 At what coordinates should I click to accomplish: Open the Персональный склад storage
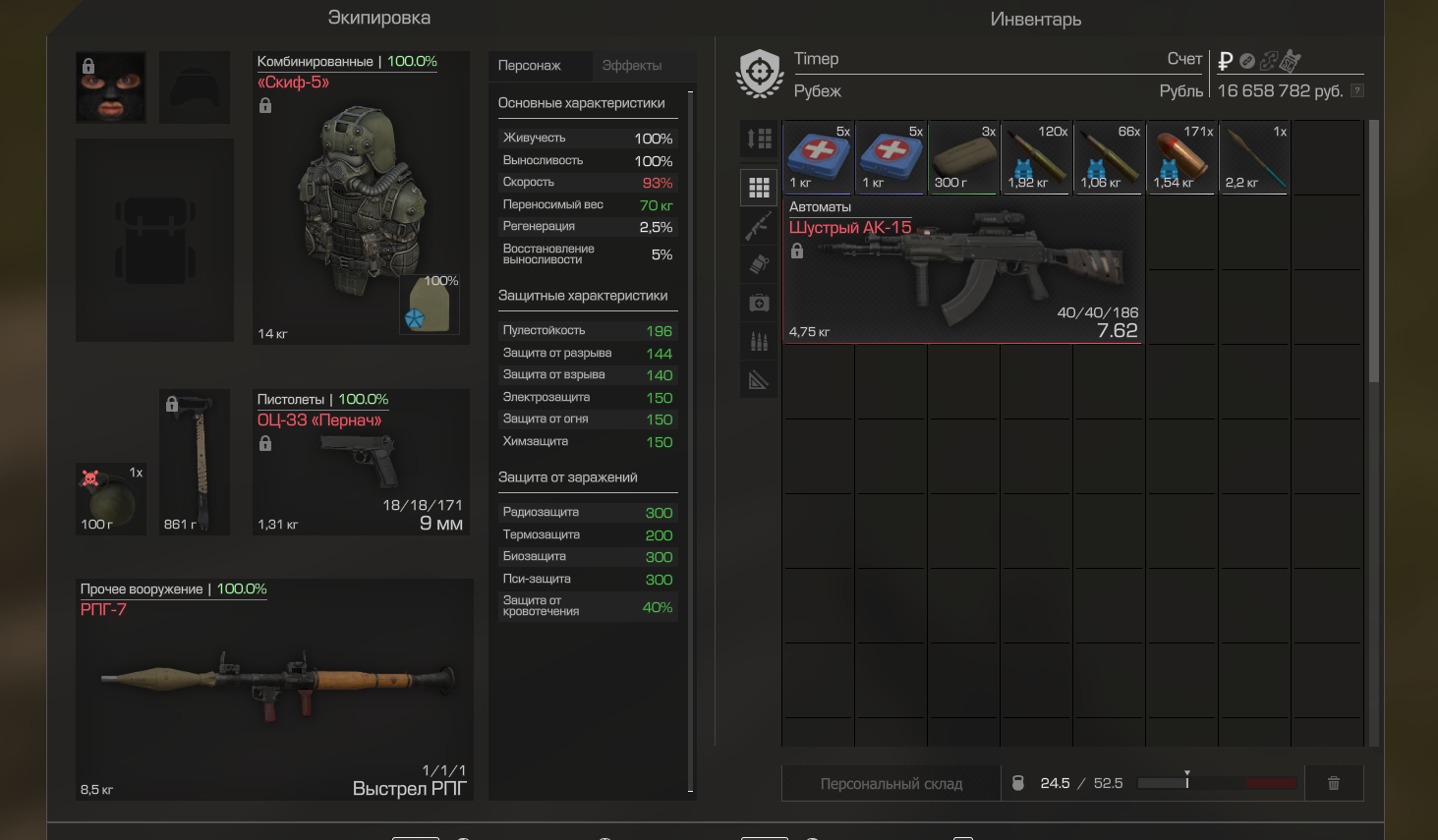(891, 784)
